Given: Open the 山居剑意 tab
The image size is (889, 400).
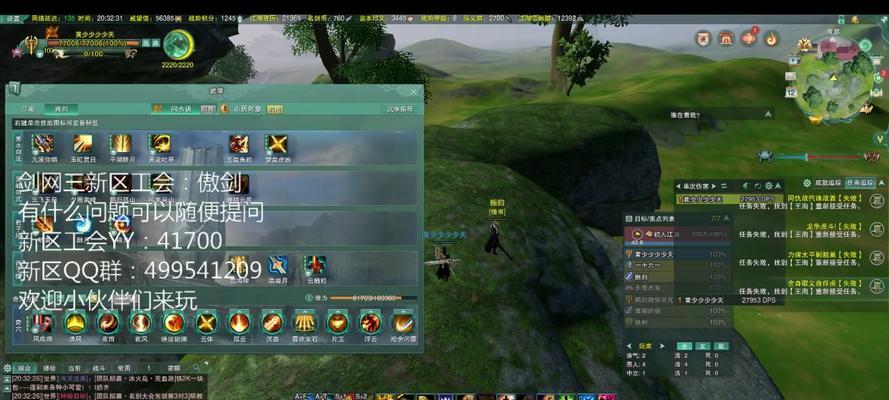Looking at the screenshot, I should coord(245,108).
